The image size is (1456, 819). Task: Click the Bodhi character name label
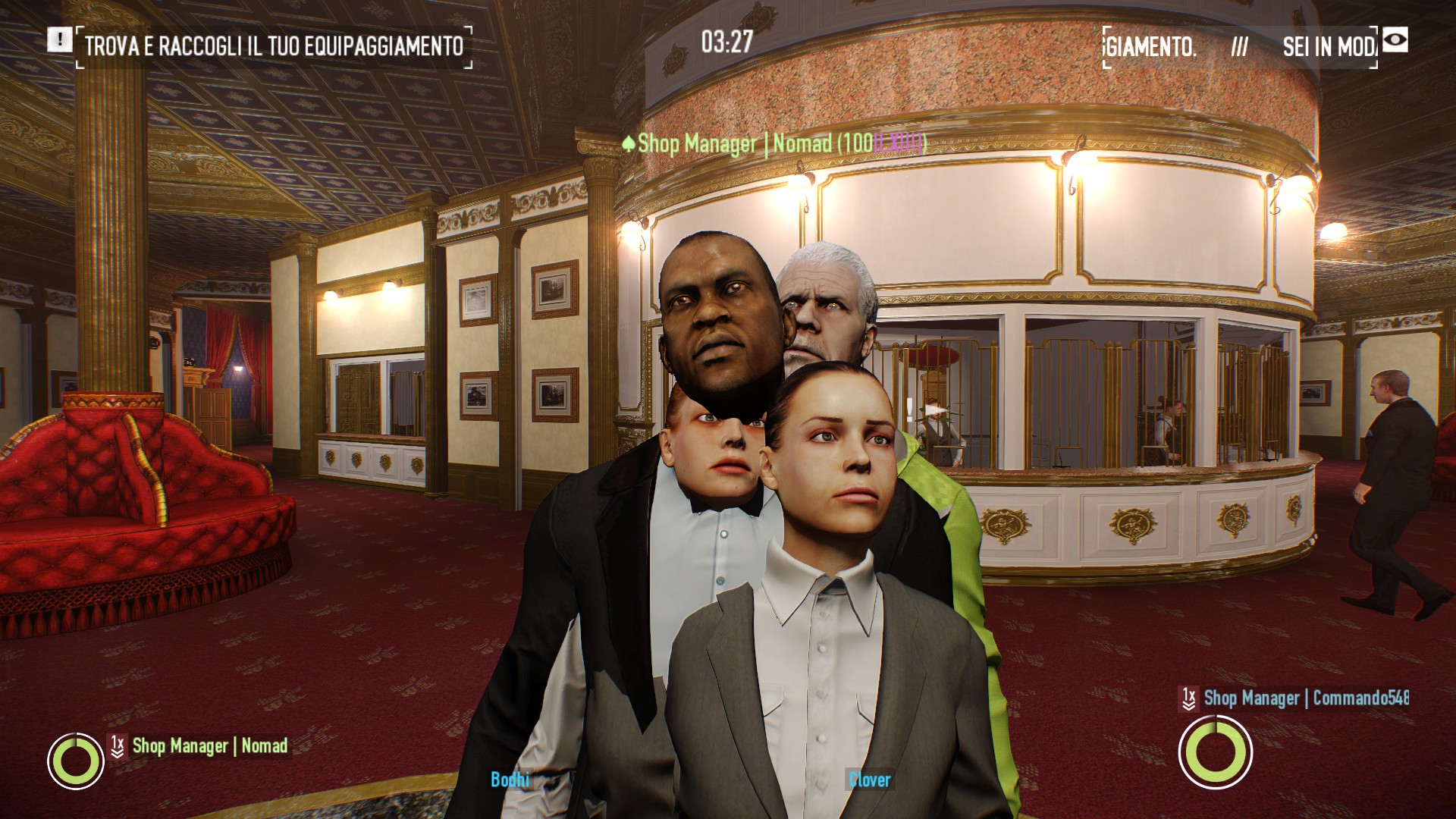click(x=510, y=779)
